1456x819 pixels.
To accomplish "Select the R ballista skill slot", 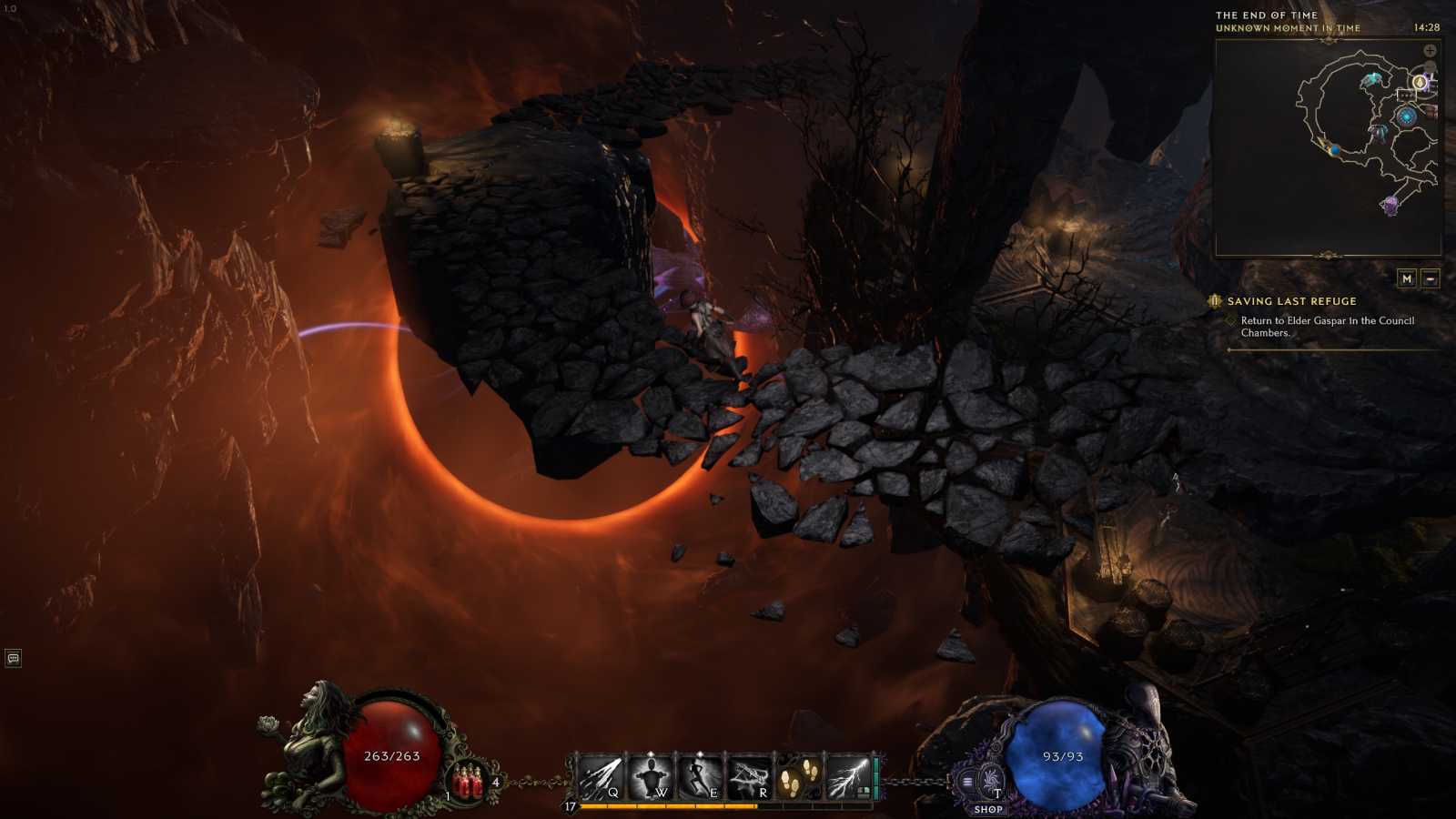I will [749, 778].
